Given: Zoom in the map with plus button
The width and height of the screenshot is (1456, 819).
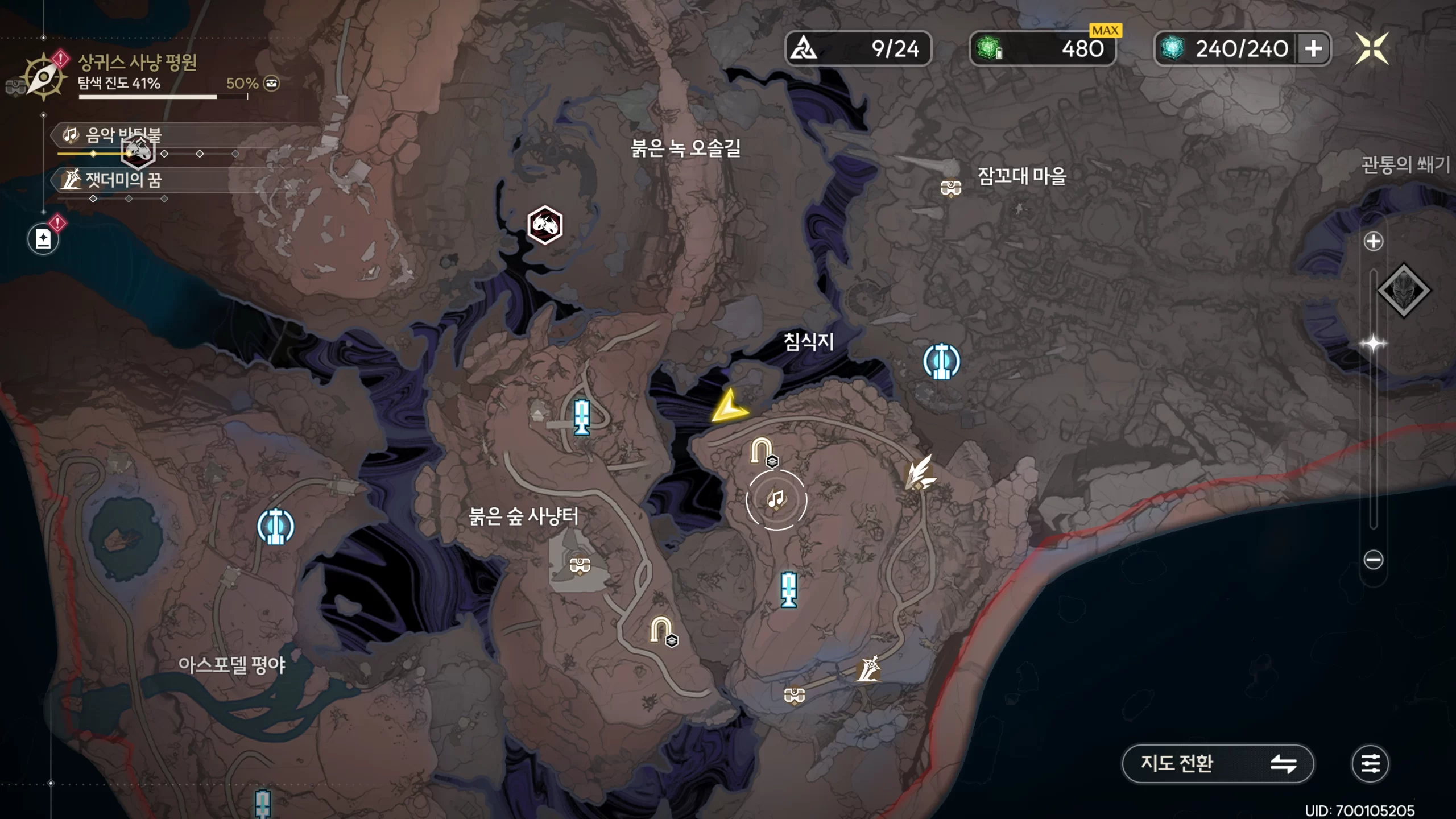Looking at the screenshot, I should (1373, 241).
